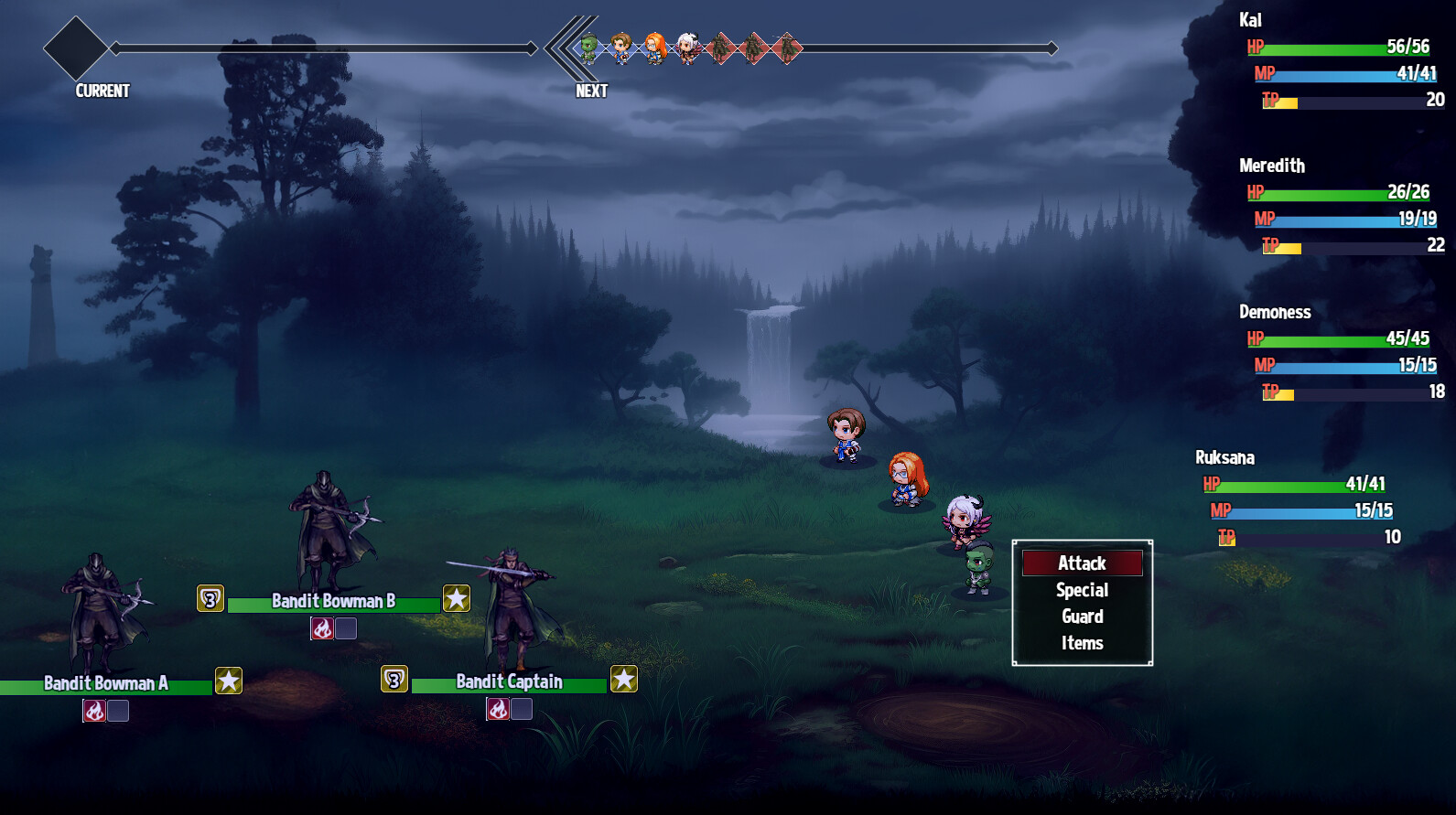Select the Guard command
The width and height of the screenshot is (1456, 815).
tap(1082, 617)
